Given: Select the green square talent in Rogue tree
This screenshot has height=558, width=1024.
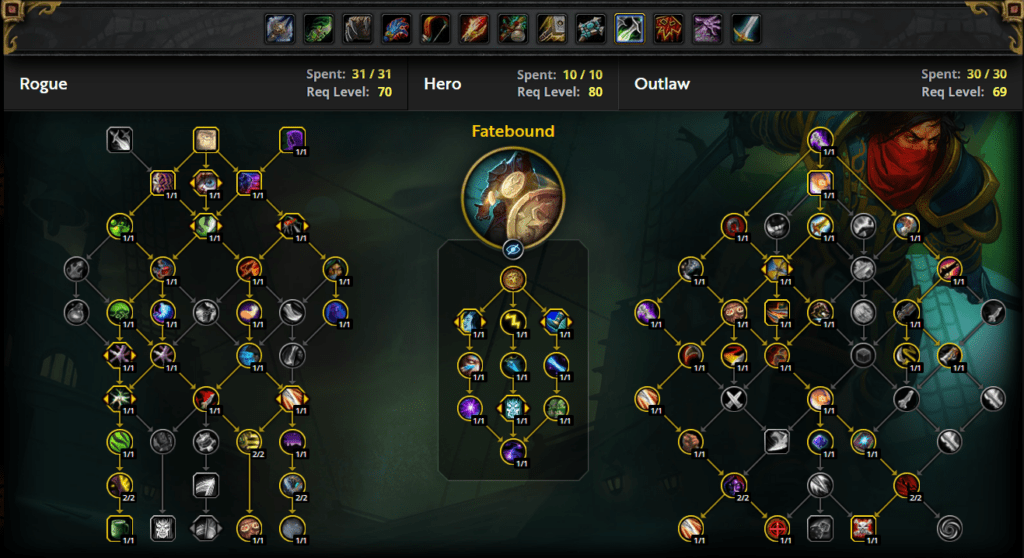Looking at the screenshot, I should point(120,527).
